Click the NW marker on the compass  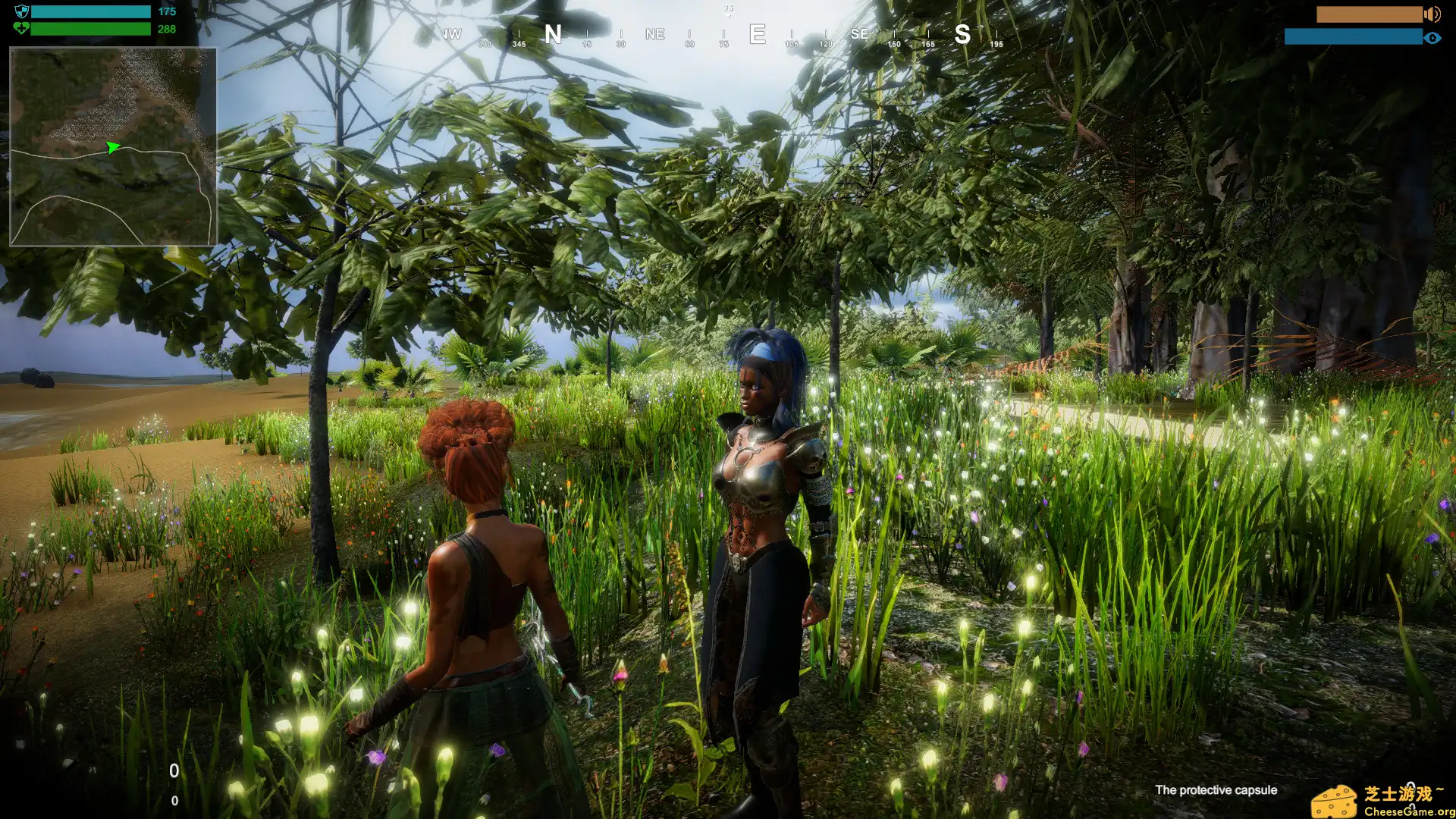click(453, 34)
